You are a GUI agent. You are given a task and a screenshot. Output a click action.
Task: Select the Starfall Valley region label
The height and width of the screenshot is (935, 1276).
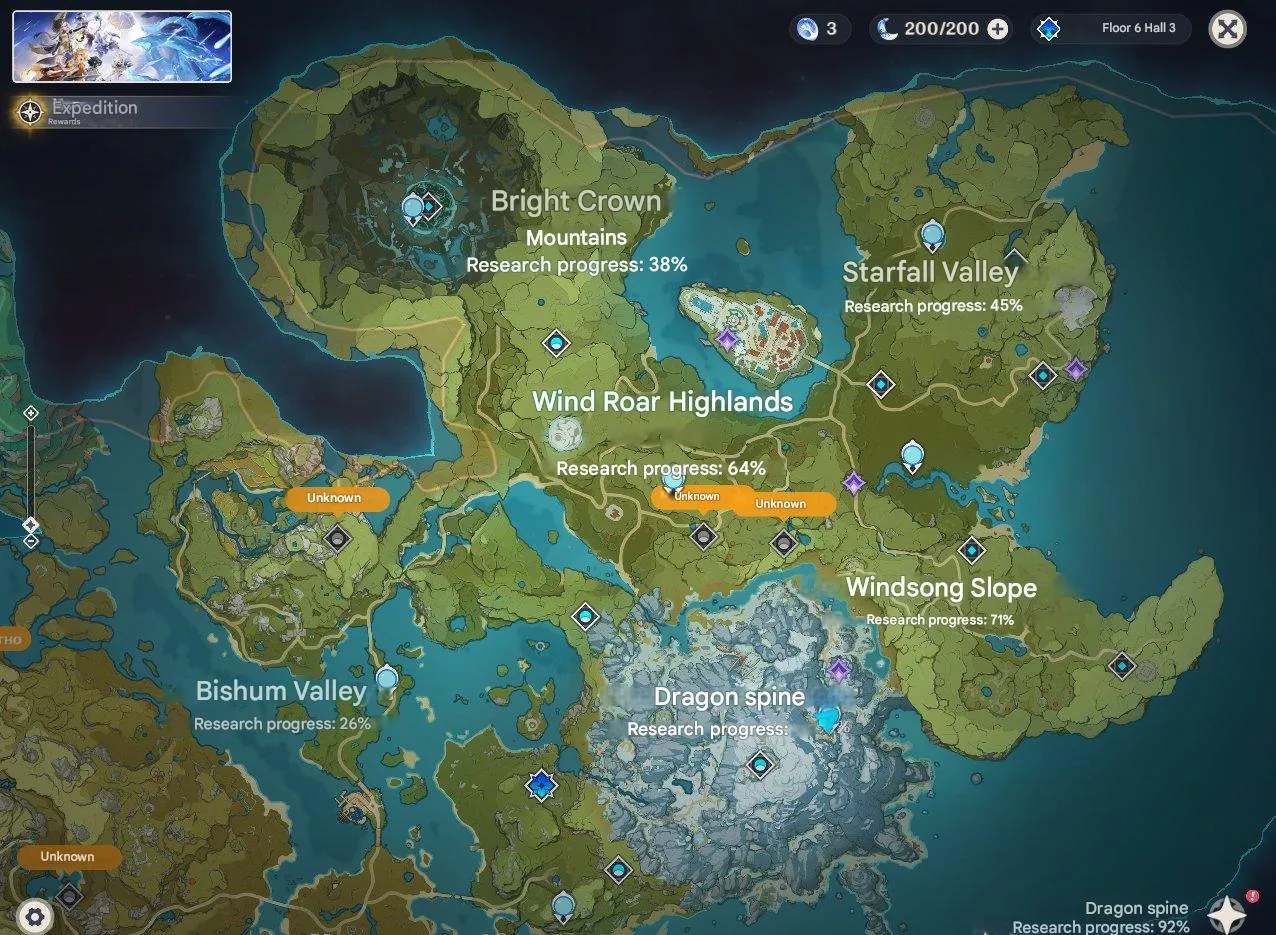(930, 272)
